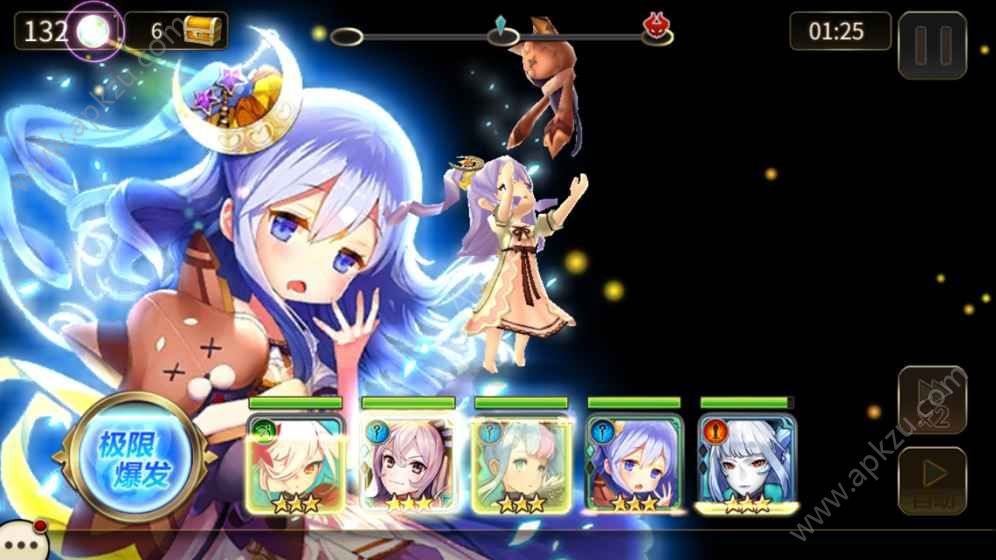Viewport: 996px width, 560px height.
Task: Toggle the auto-battle play button
Action: point(932,480)
